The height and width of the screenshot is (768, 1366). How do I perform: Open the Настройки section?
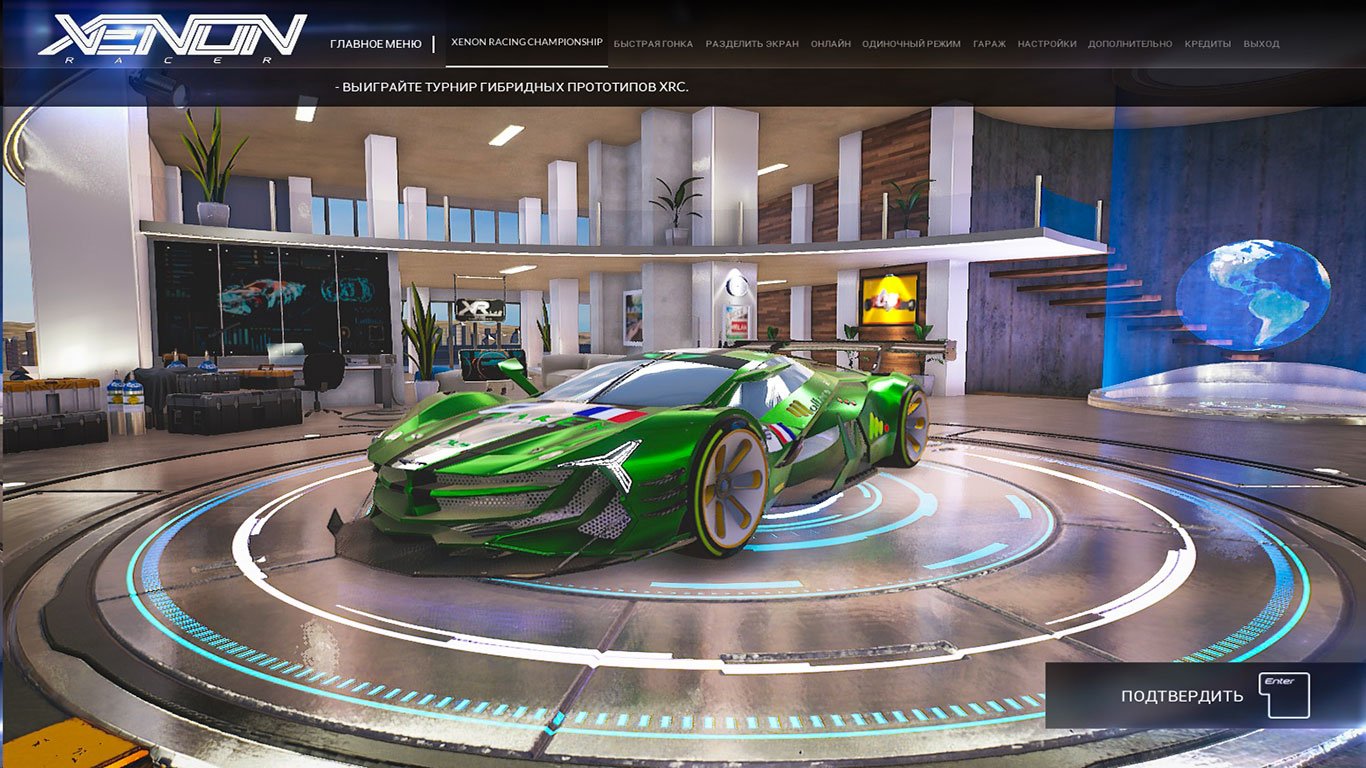pyautogui.click(x=1046, y=43)
